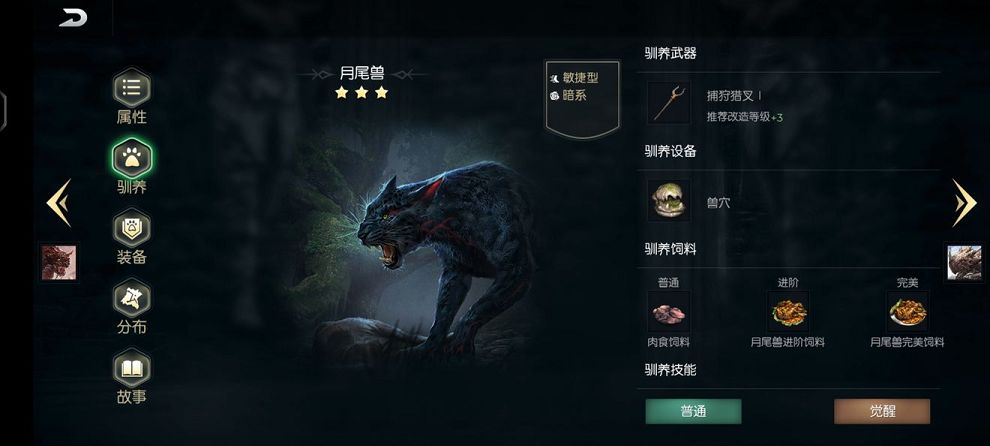990x446 pixels.
Task: Open the 分布 distribution tab
Action: tap(131, 299)
